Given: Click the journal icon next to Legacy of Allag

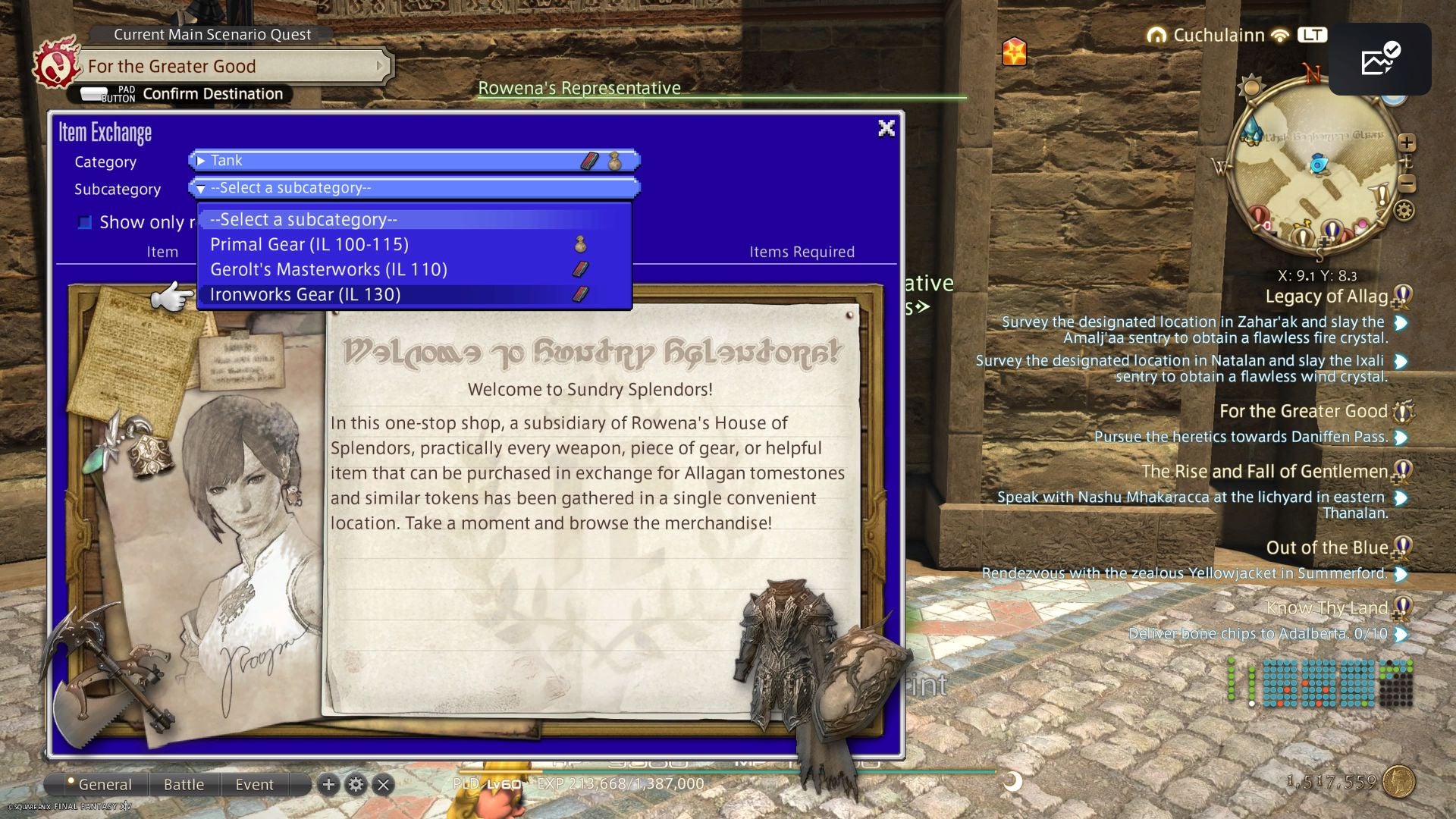Looking at the screenshot, I should [1399, 297].
